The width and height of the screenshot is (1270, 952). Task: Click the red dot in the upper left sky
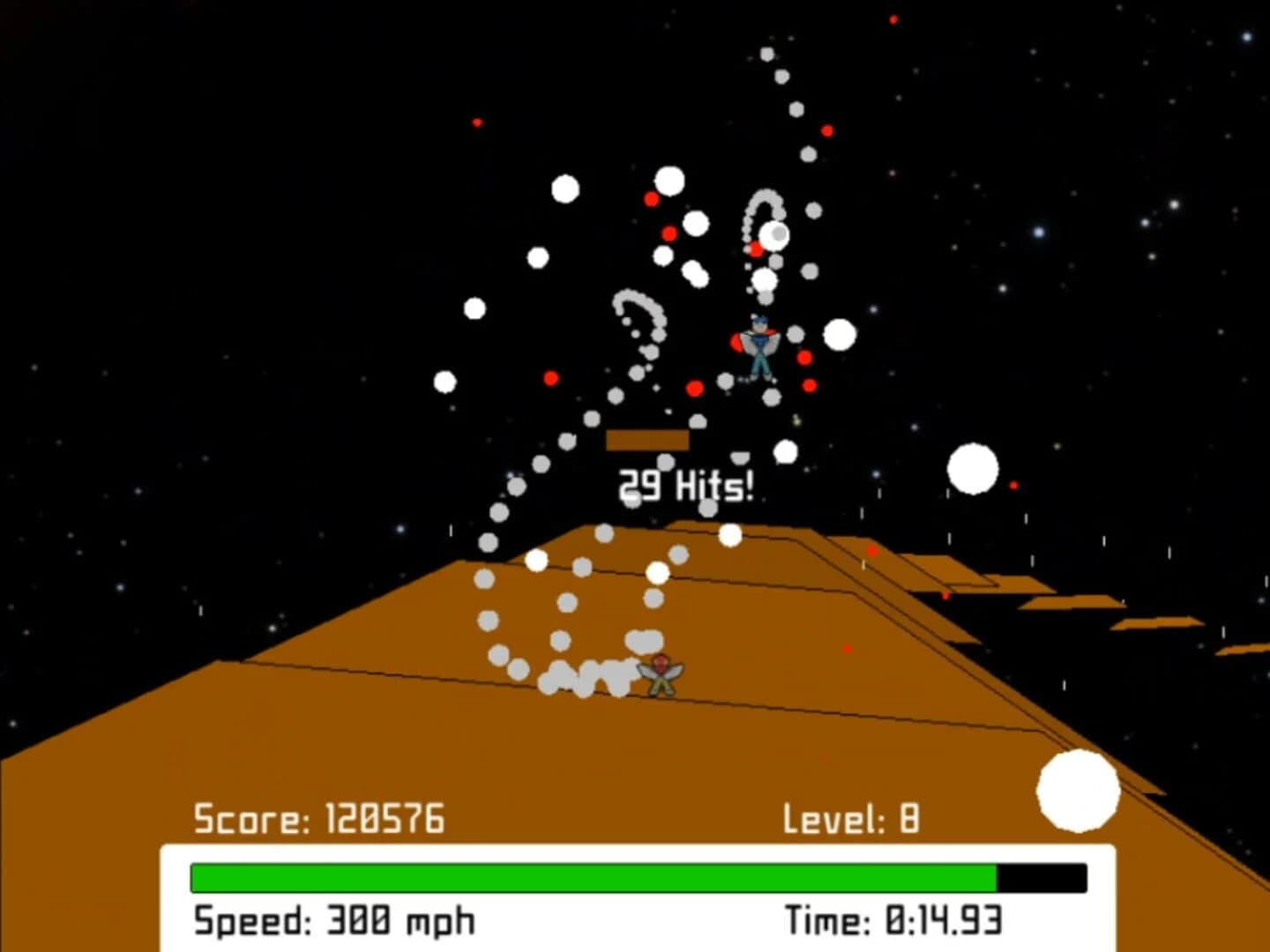point(476,122)
